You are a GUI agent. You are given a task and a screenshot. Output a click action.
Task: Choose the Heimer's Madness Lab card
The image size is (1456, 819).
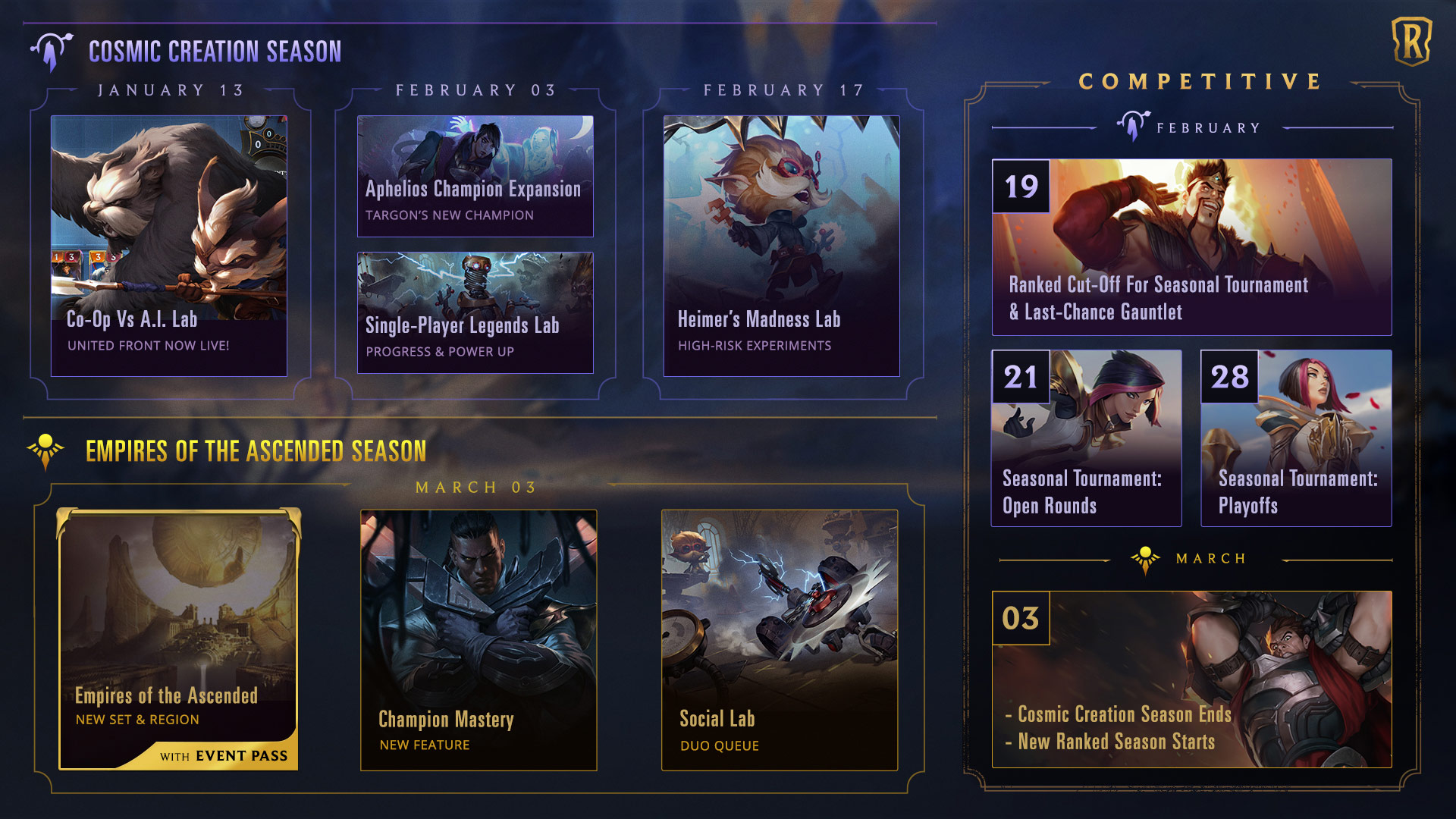[781, 246]
